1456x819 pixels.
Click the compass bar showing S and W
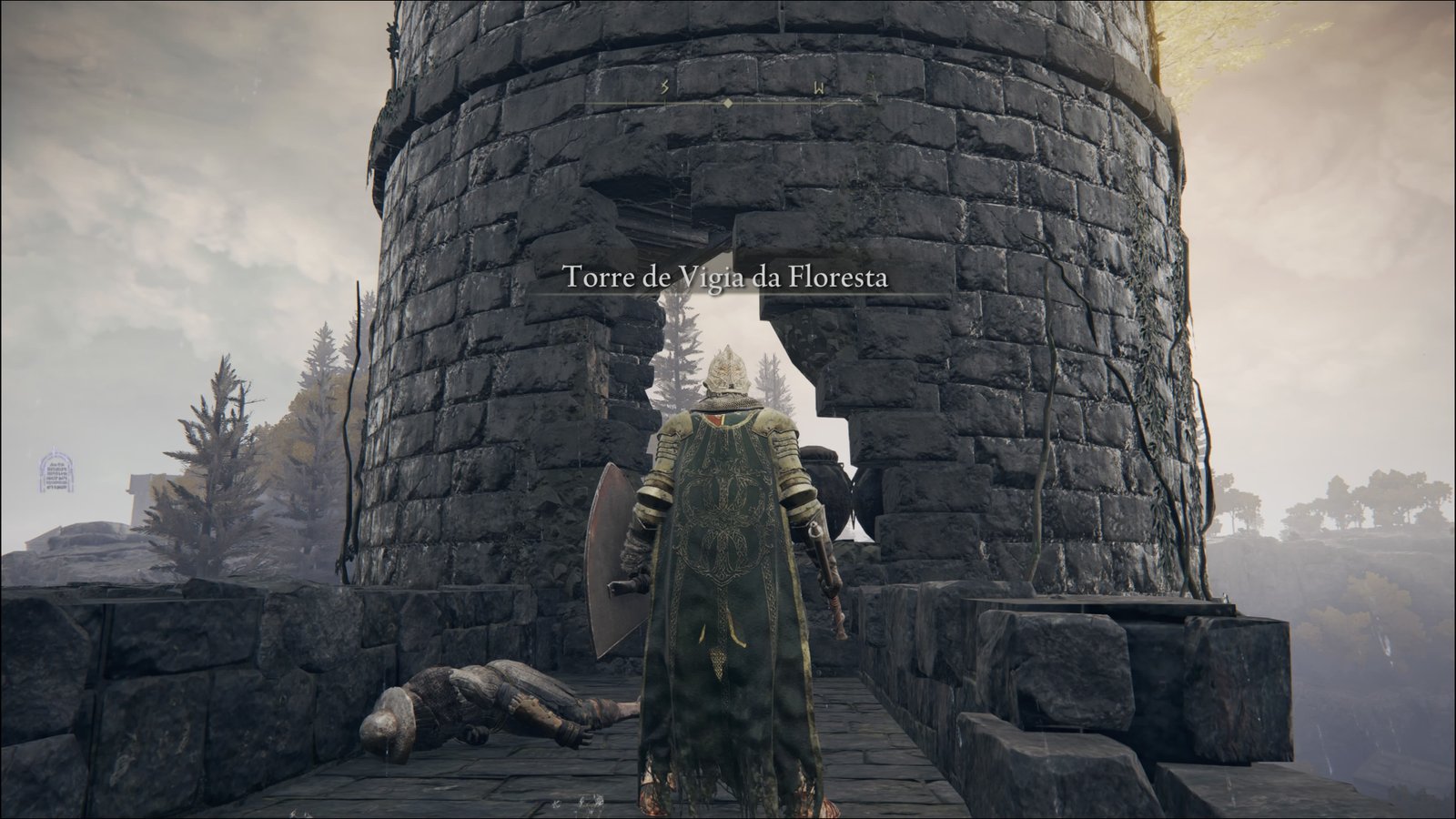pos(728,95)
